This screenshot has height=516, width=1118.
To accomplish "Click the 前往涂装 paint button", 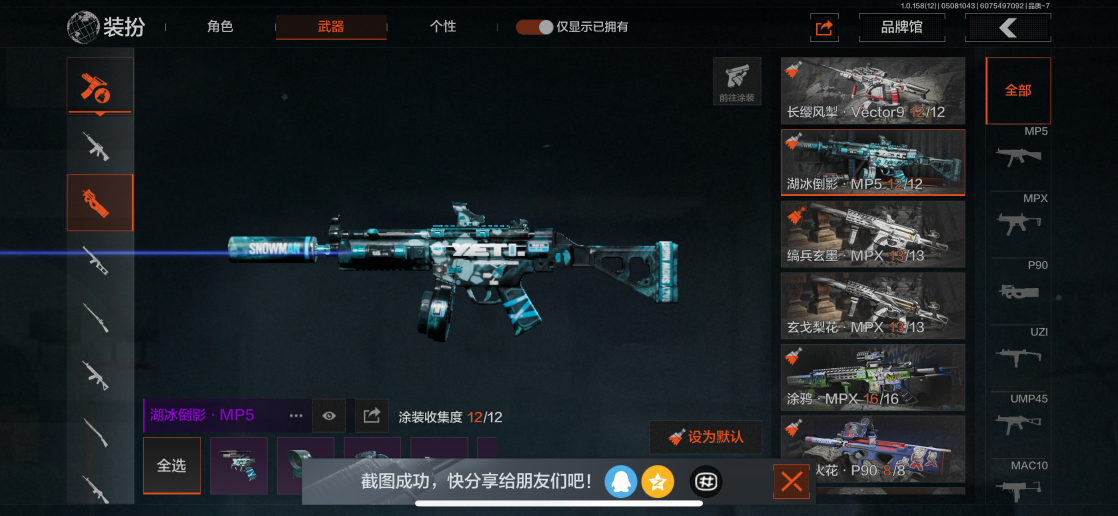I will 737,81.
